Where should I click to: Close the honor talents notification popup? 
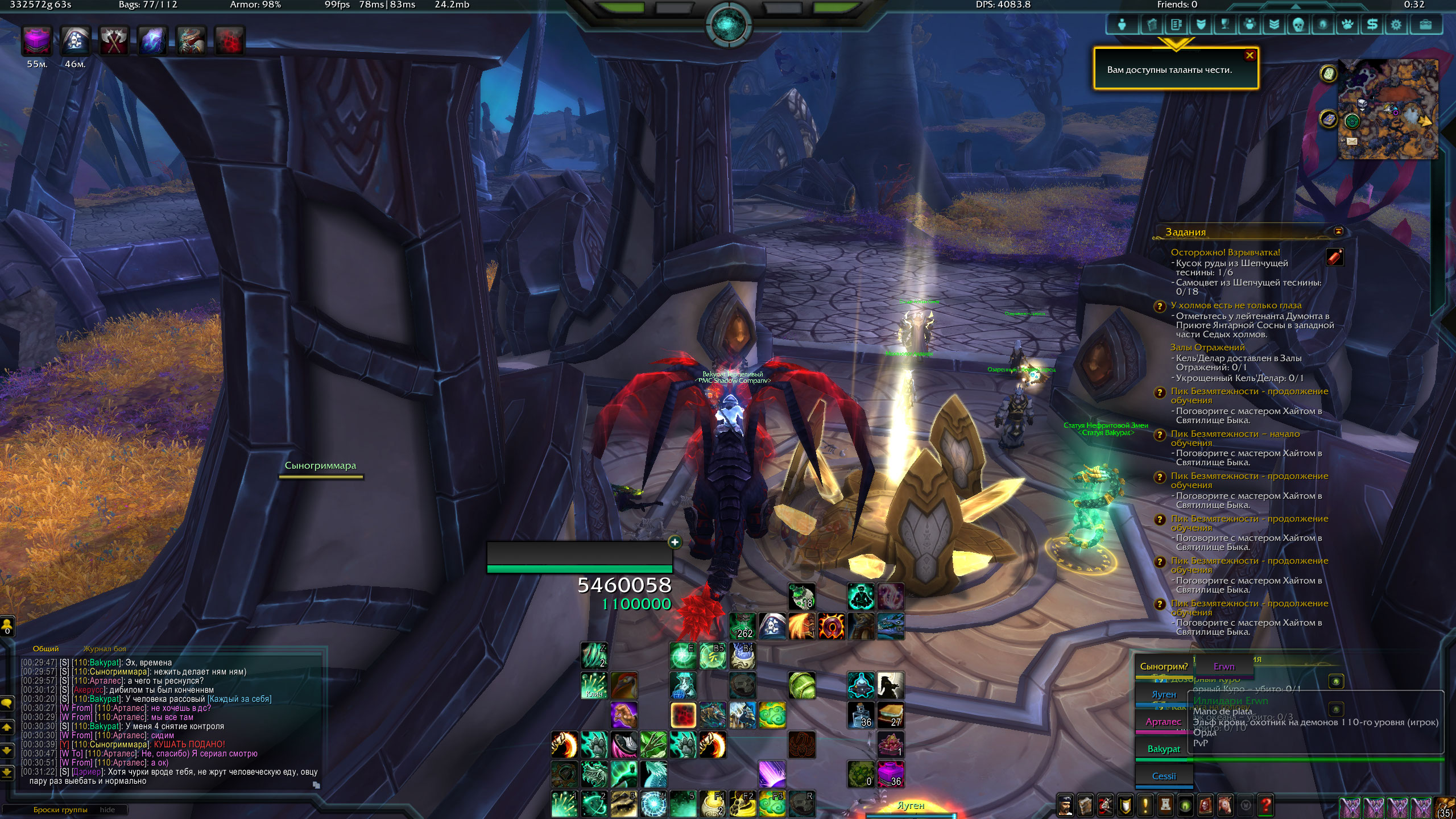click(1250, 55)
